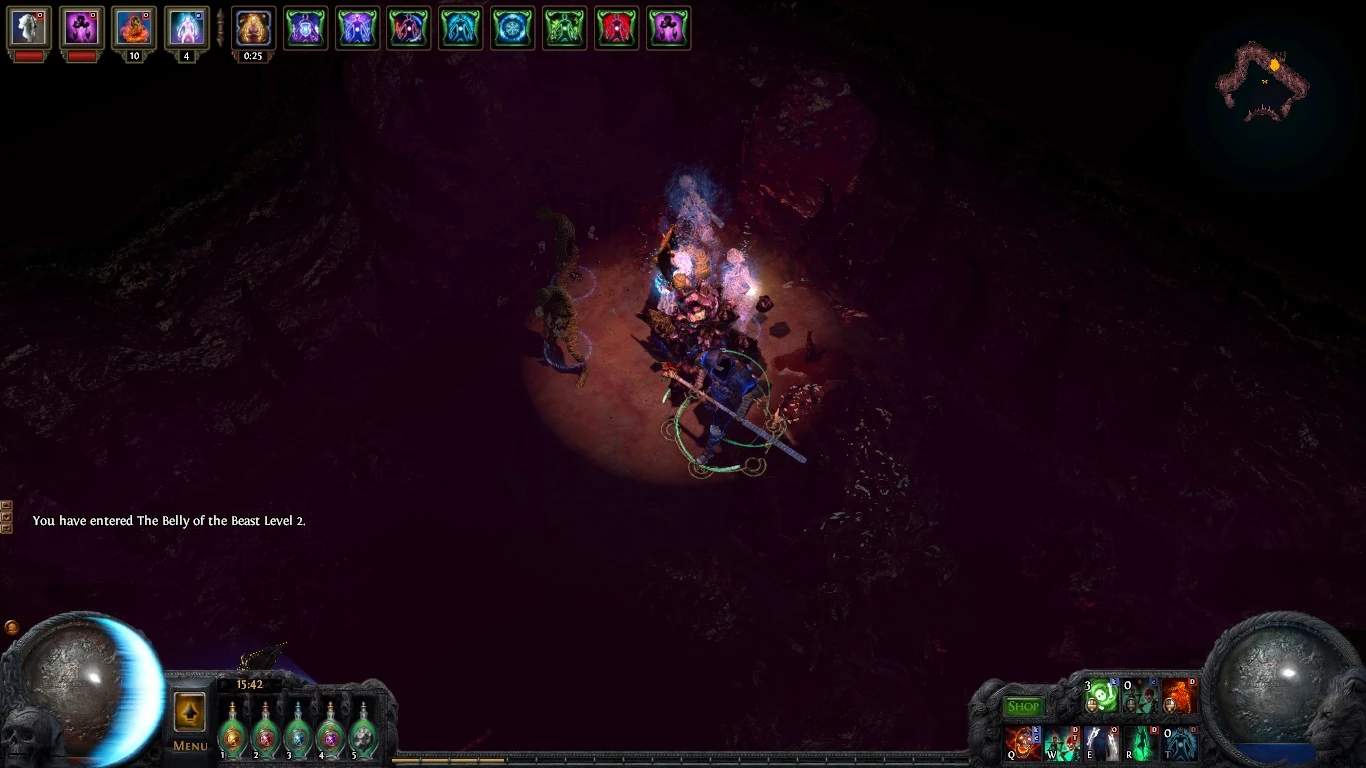Inspect the buff icon with a 0:25 timer

(x=253, y=28)
